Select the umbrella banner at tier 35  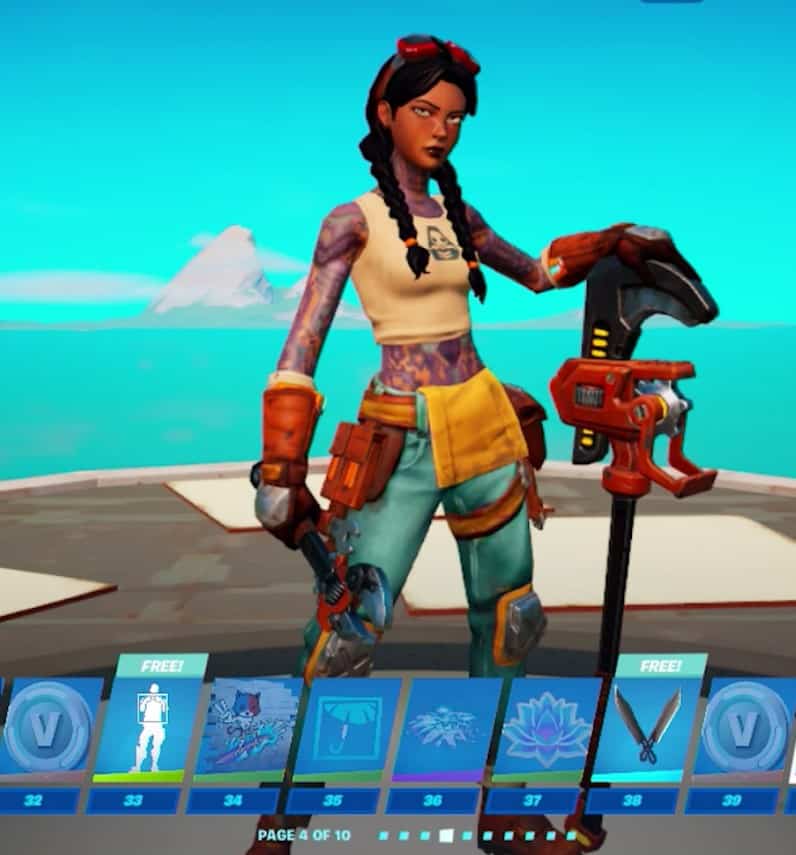pyautogui.click(x=346, y=727)
